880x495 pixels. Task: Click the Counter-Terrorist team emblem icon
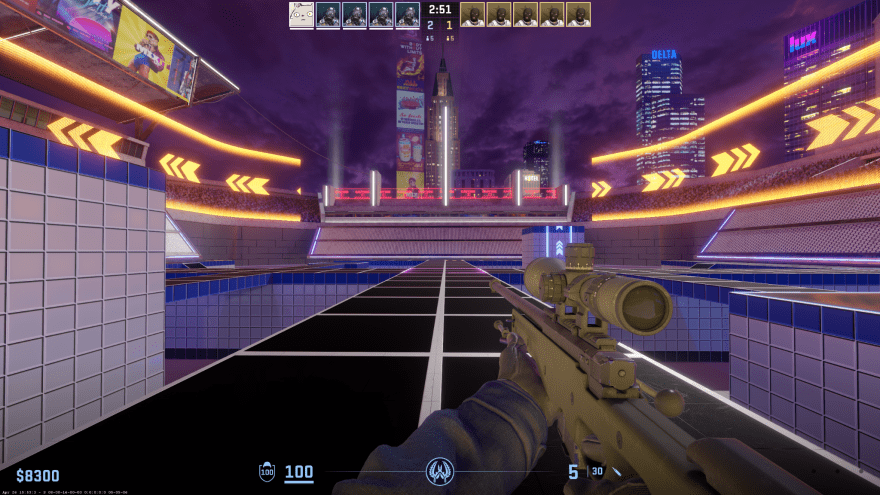point(439,470)
